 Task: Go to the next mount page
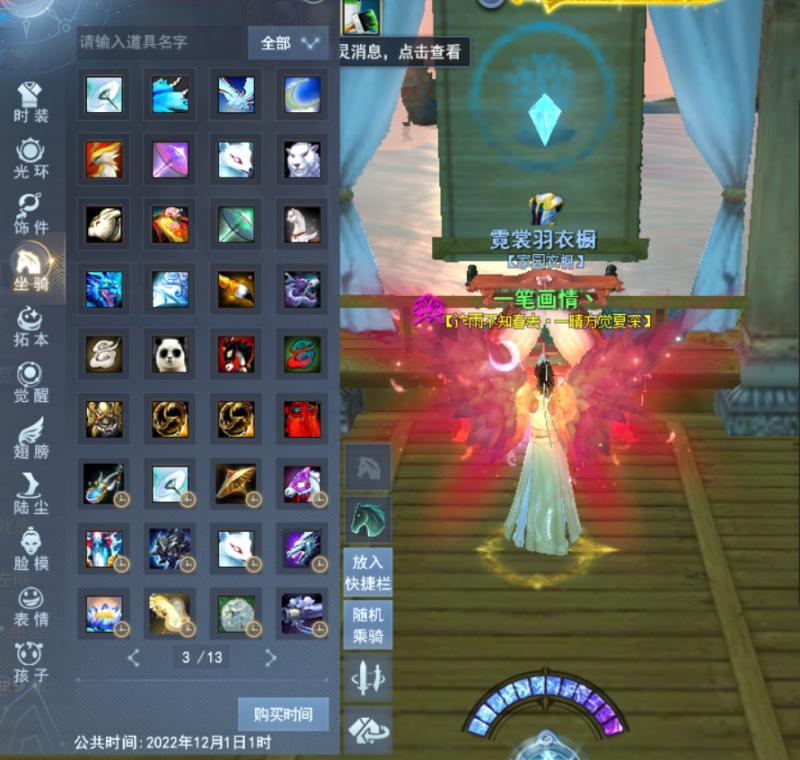270,658
